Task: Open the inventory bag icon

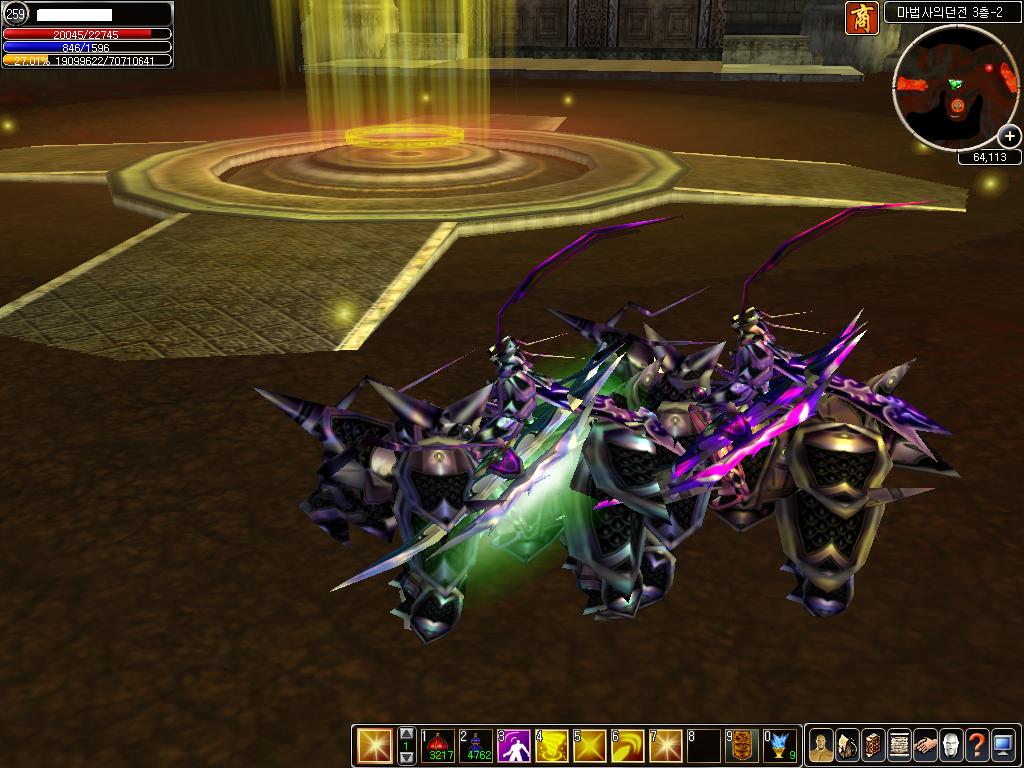Action: click(x=847, y=746)
